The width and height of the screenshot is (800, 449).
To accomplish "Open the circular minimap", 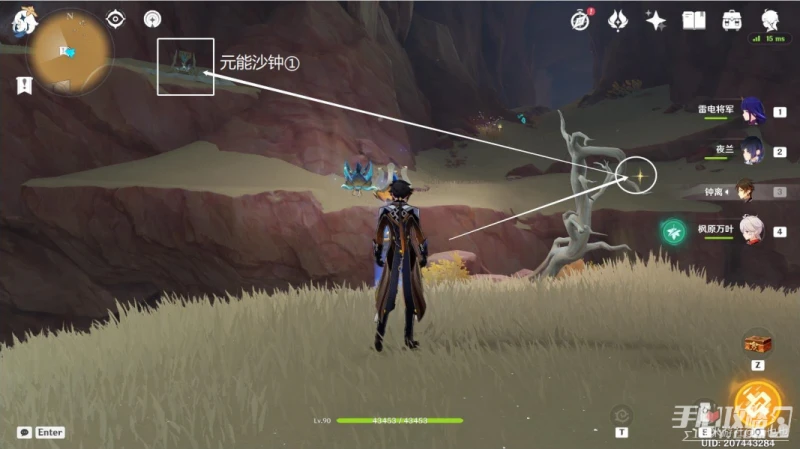I will click(x=69, y=51).
